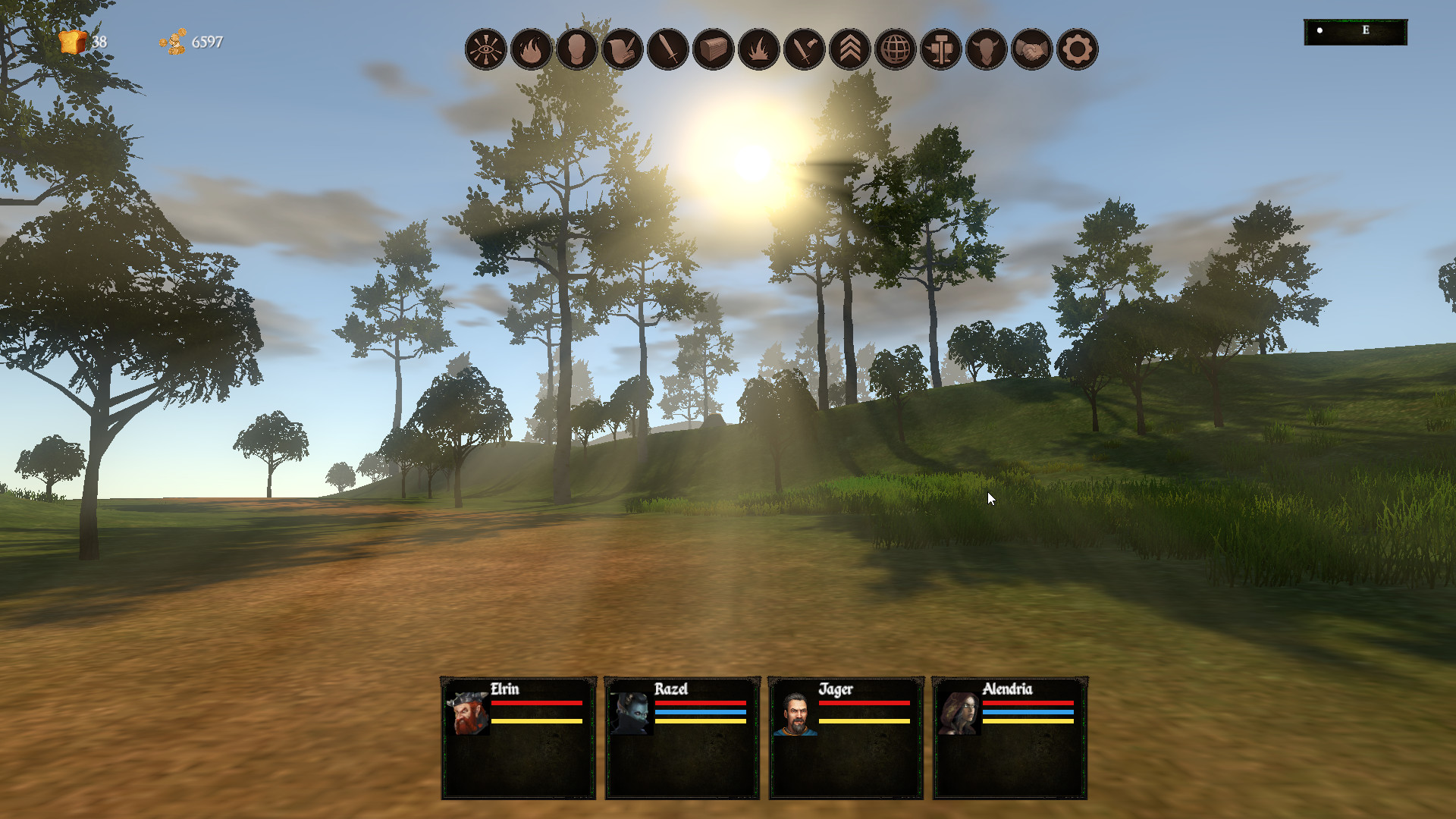Open the chevron rank icon
Viewport: 1456px width, 819px height.
pyautogui.click(x=850, y=49)
